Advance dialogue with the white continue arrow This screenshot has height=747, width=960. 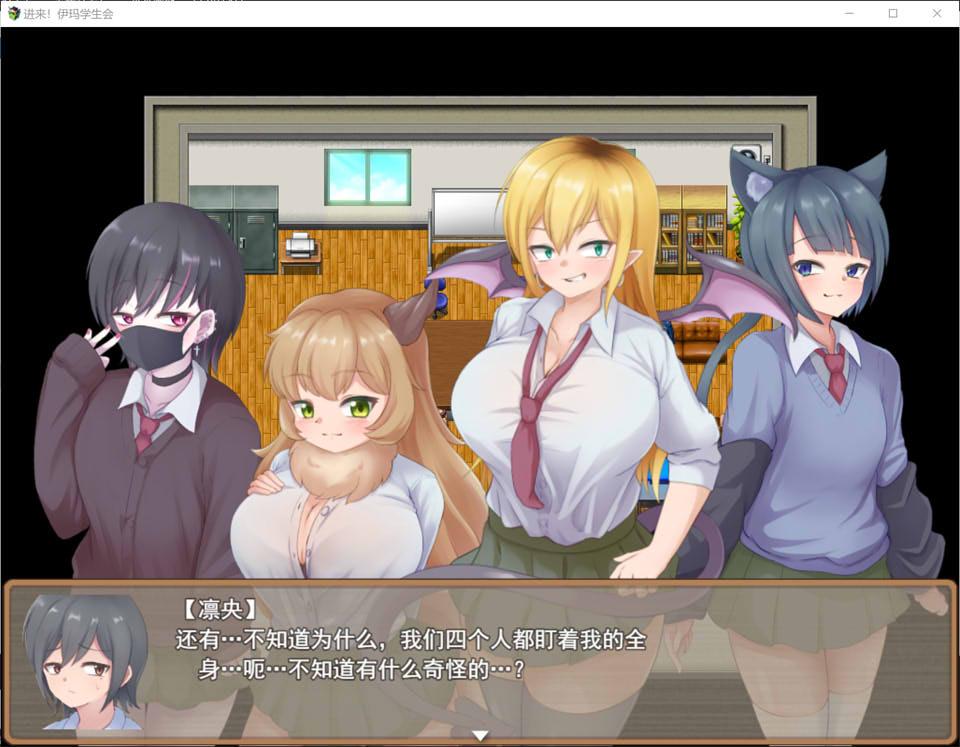(480, 736)
